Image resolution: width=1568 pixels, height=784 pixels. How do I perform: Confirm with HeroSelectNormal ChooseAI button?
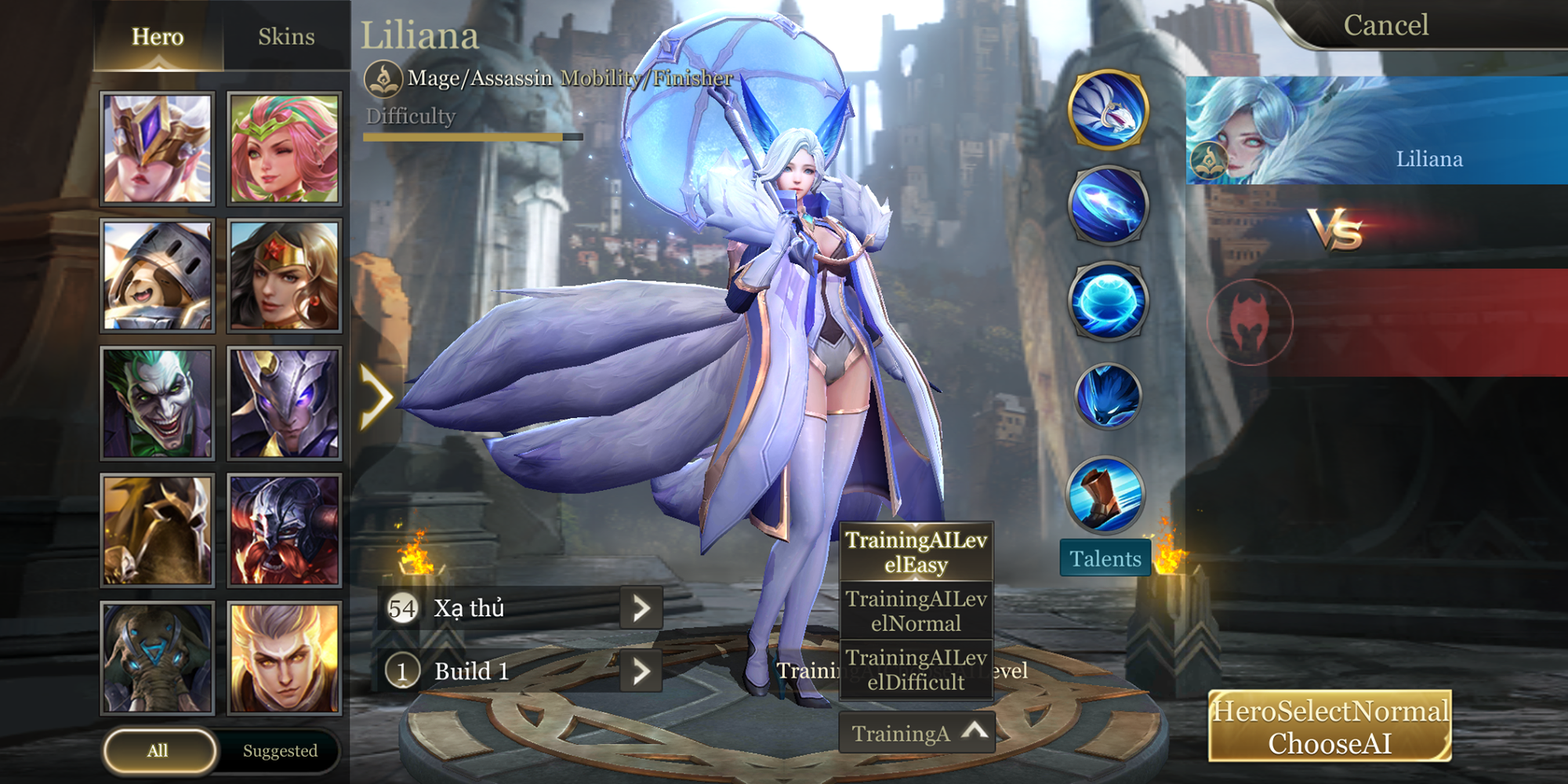coord(1330,727)
